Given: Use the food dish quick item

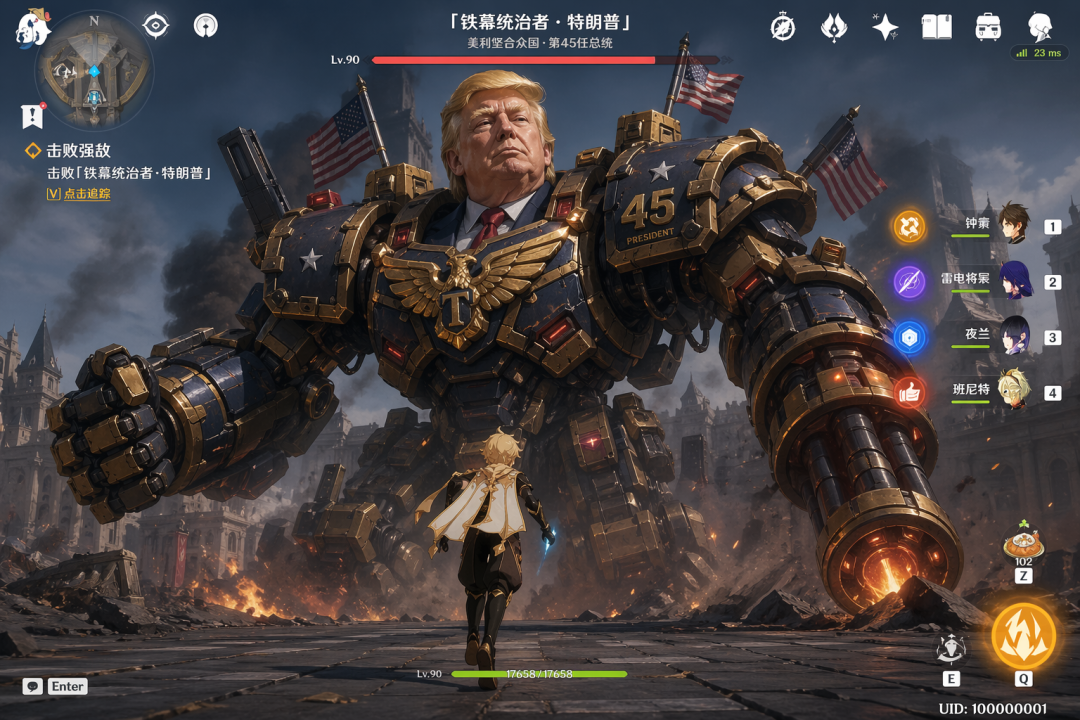Looking at the screenshot, I should (1023, 543).
